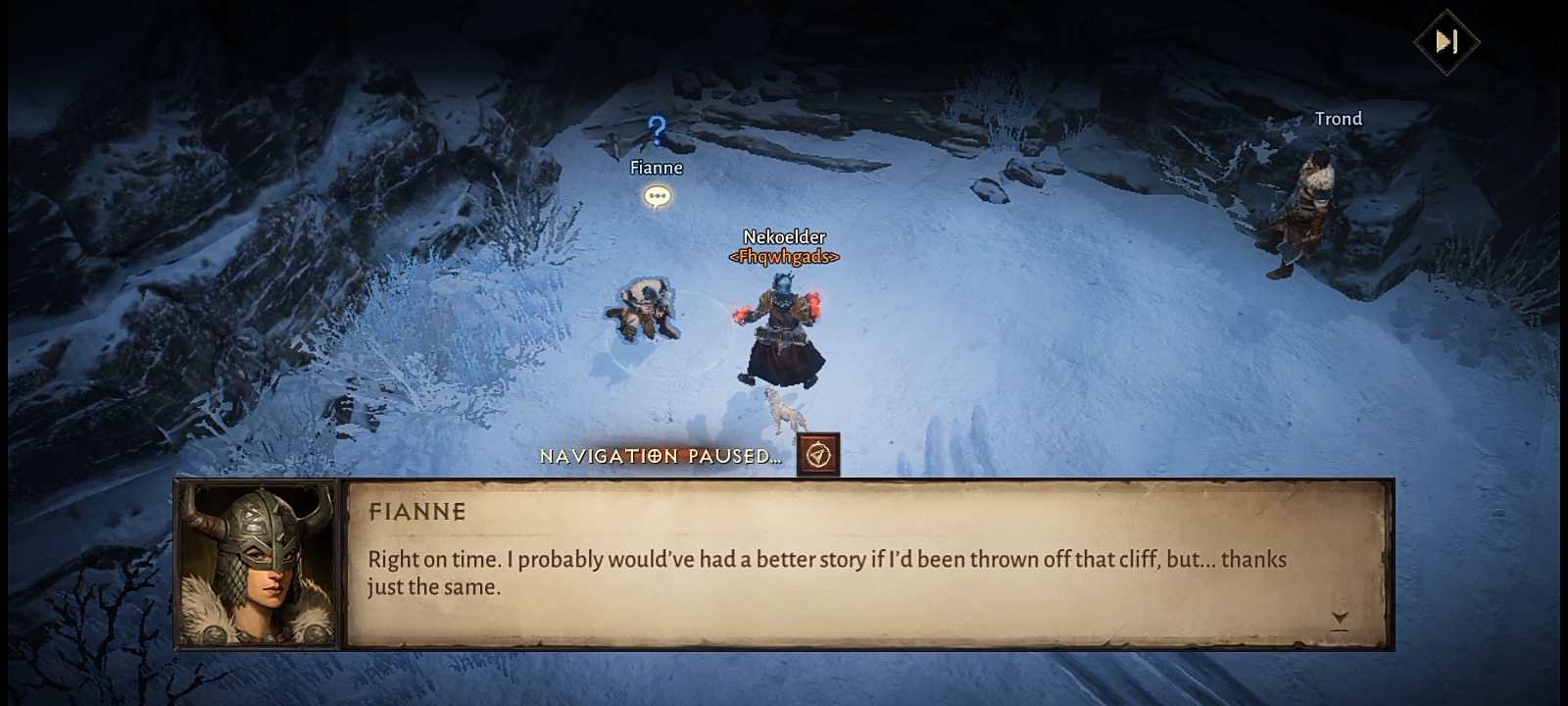
Task: Advance Fianne's dialogue with the arrow
Action: pyautogui.click(x=1339, y=619)
